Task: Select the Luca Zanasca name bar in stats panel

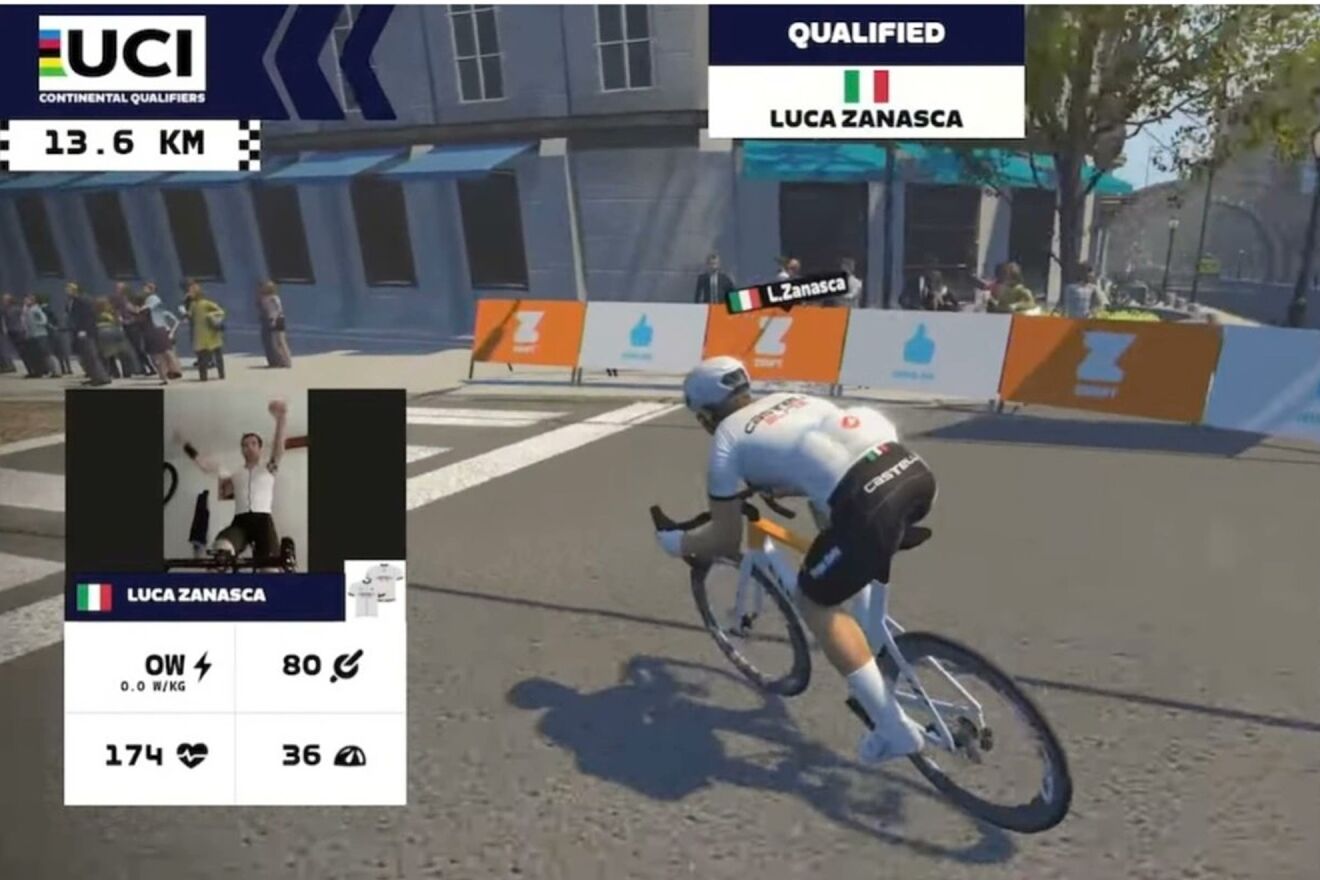Action: [204, 596]
